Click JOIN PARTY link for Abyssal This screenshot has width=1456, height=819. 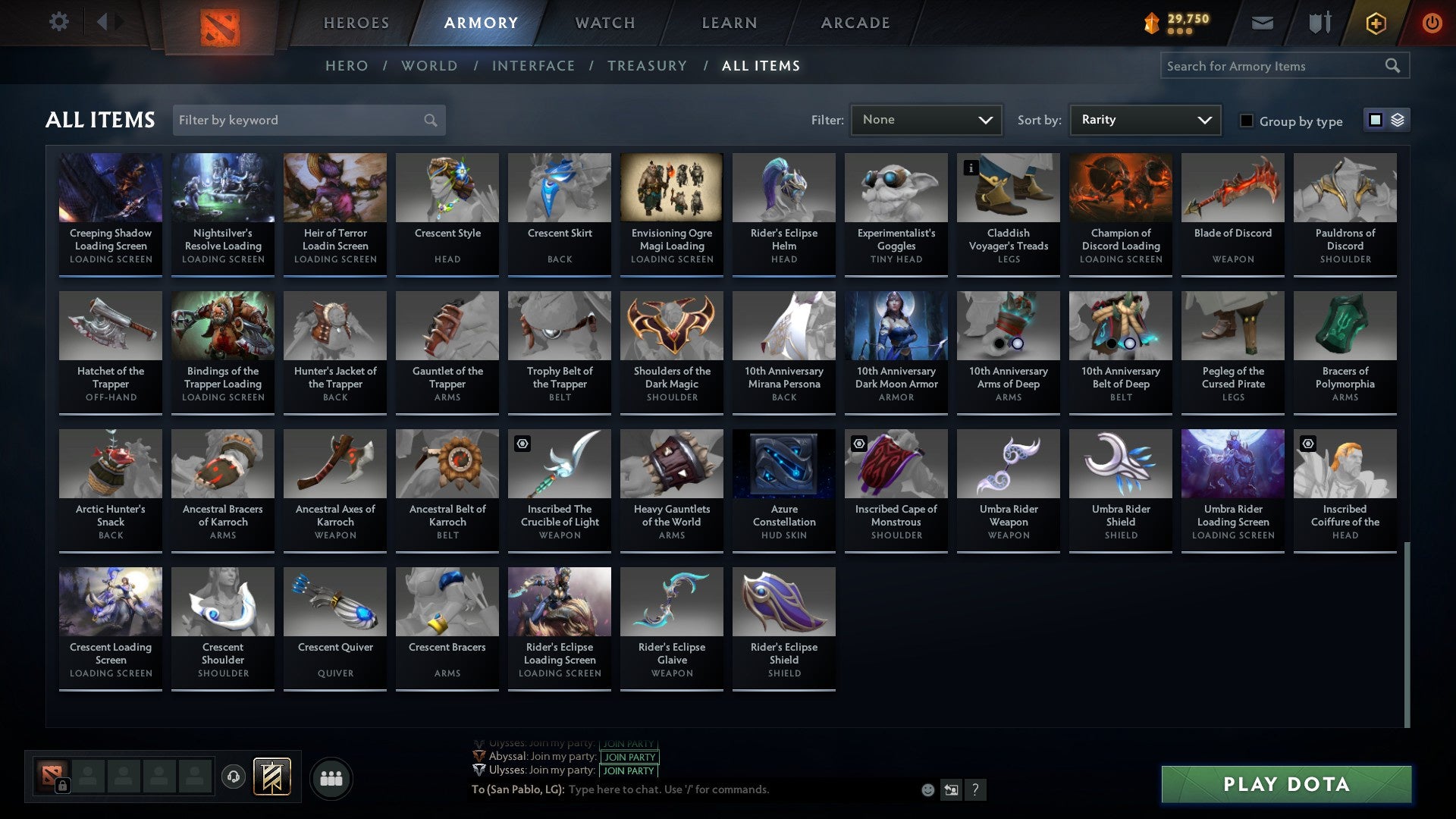coord(628,757)
